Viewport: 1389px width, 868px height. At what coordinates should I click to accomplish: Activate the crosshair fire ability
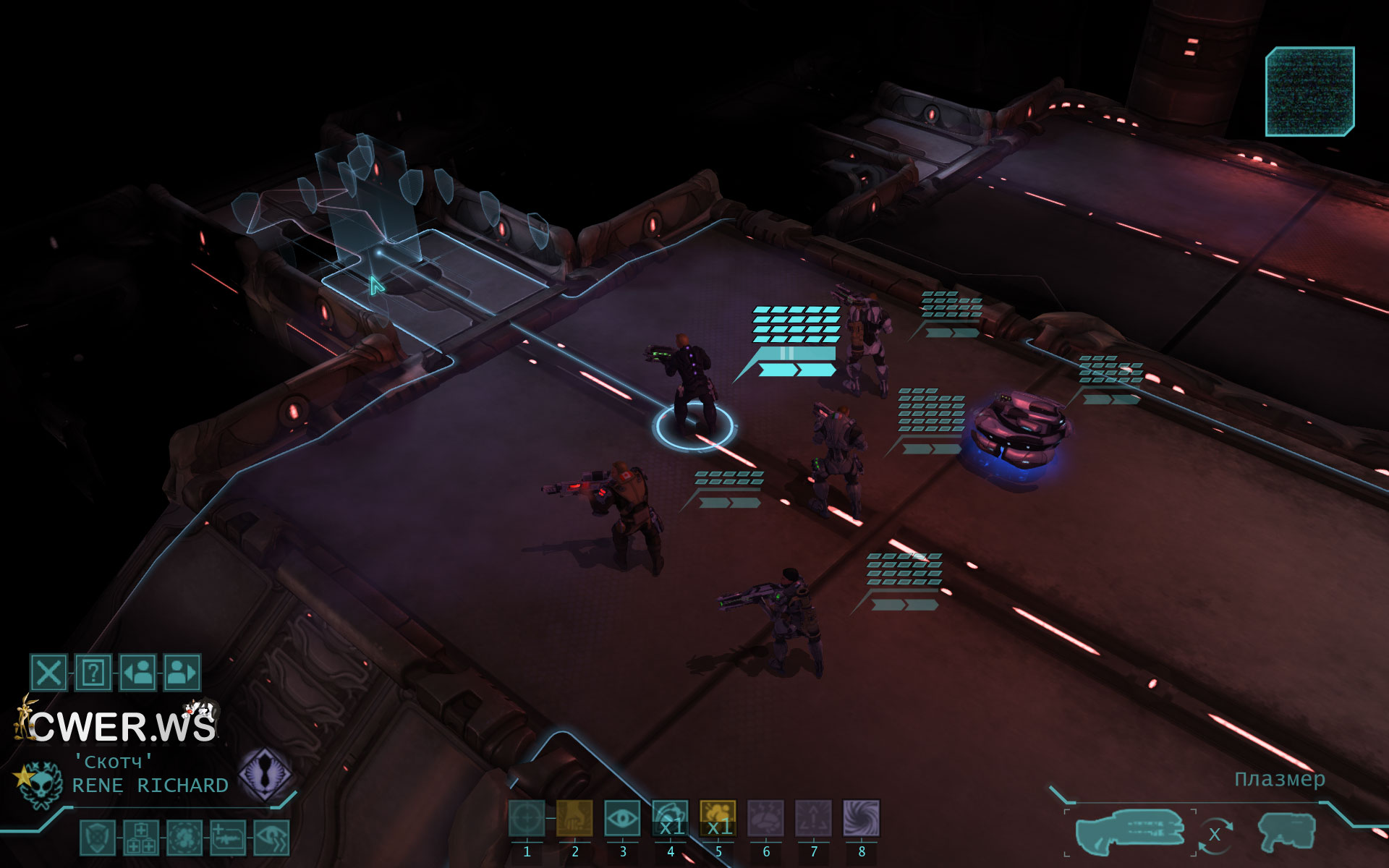527,819
